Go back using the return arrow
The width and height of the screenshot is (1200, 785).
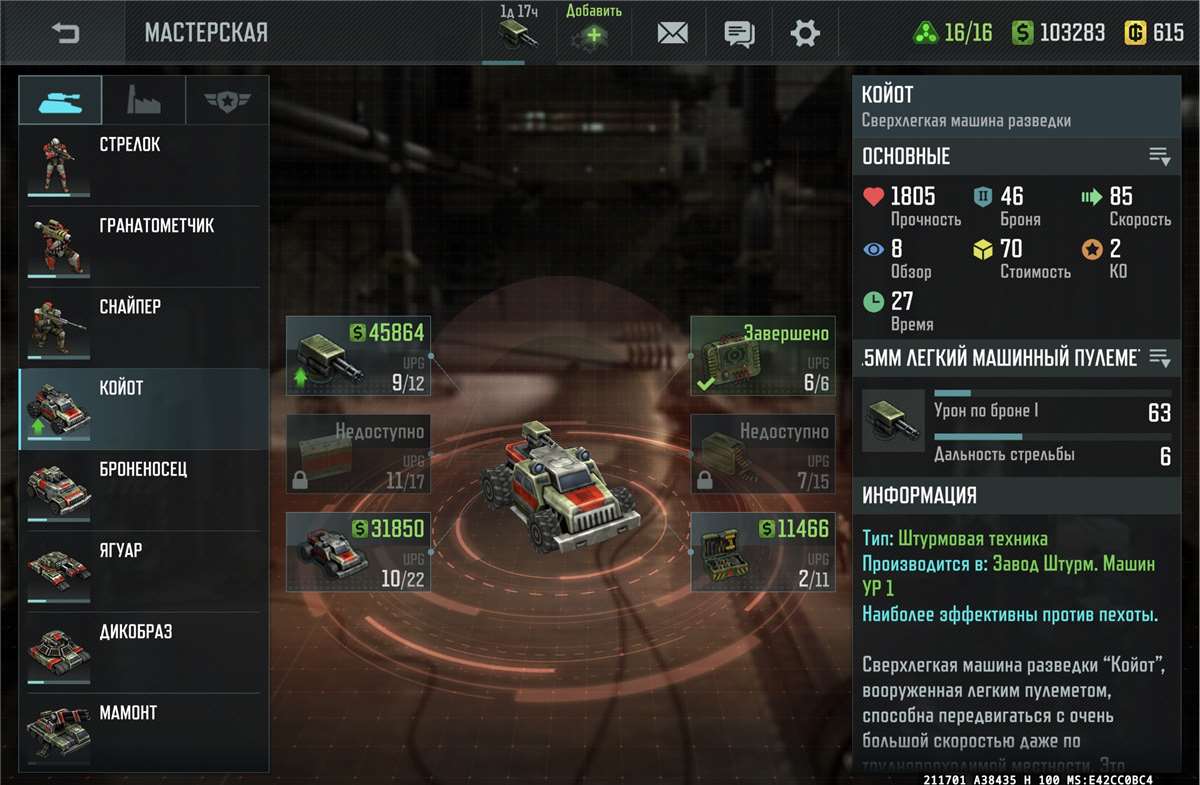(65, 33)
